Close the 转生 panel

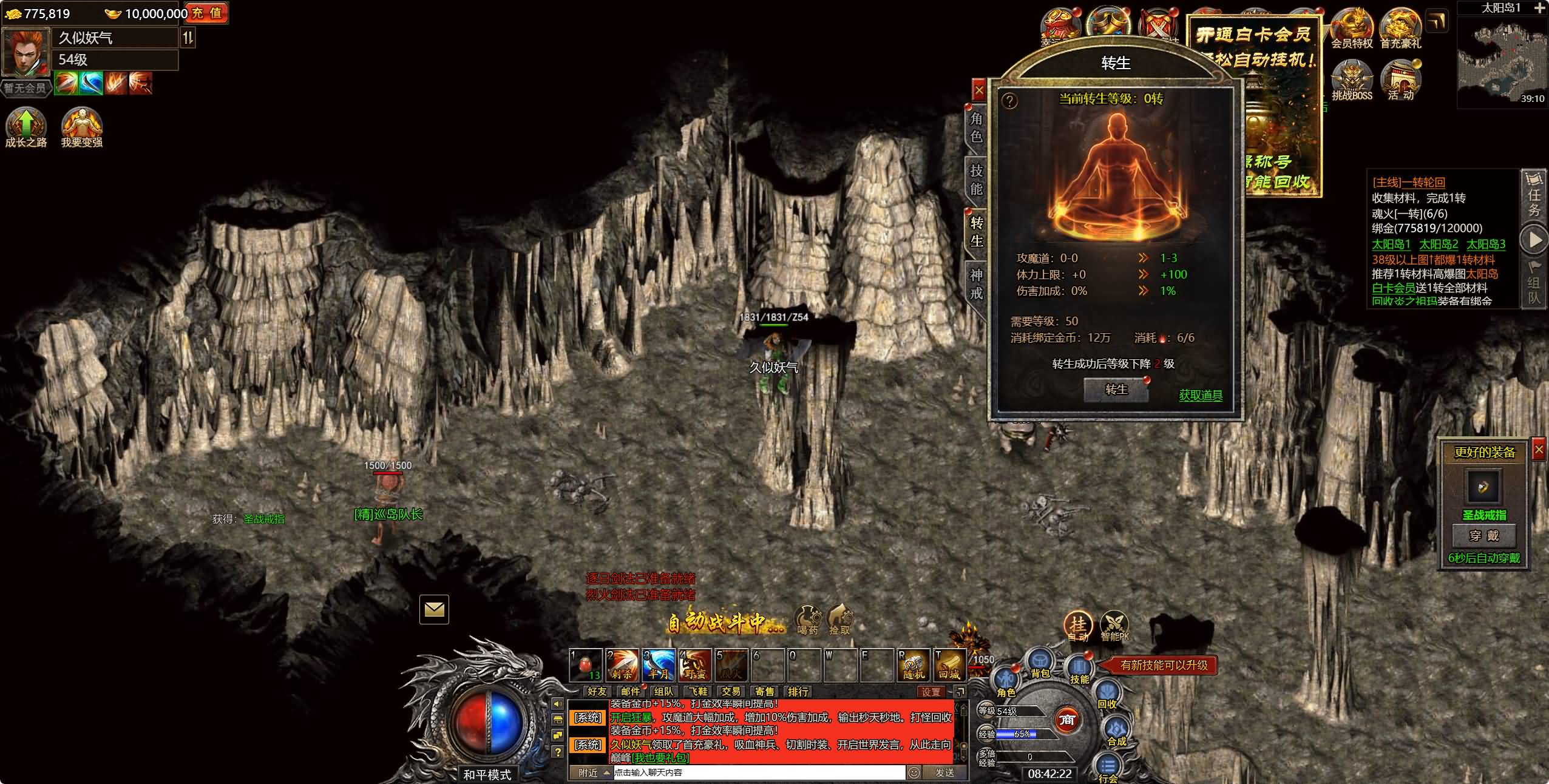click(x=979, y=91)
